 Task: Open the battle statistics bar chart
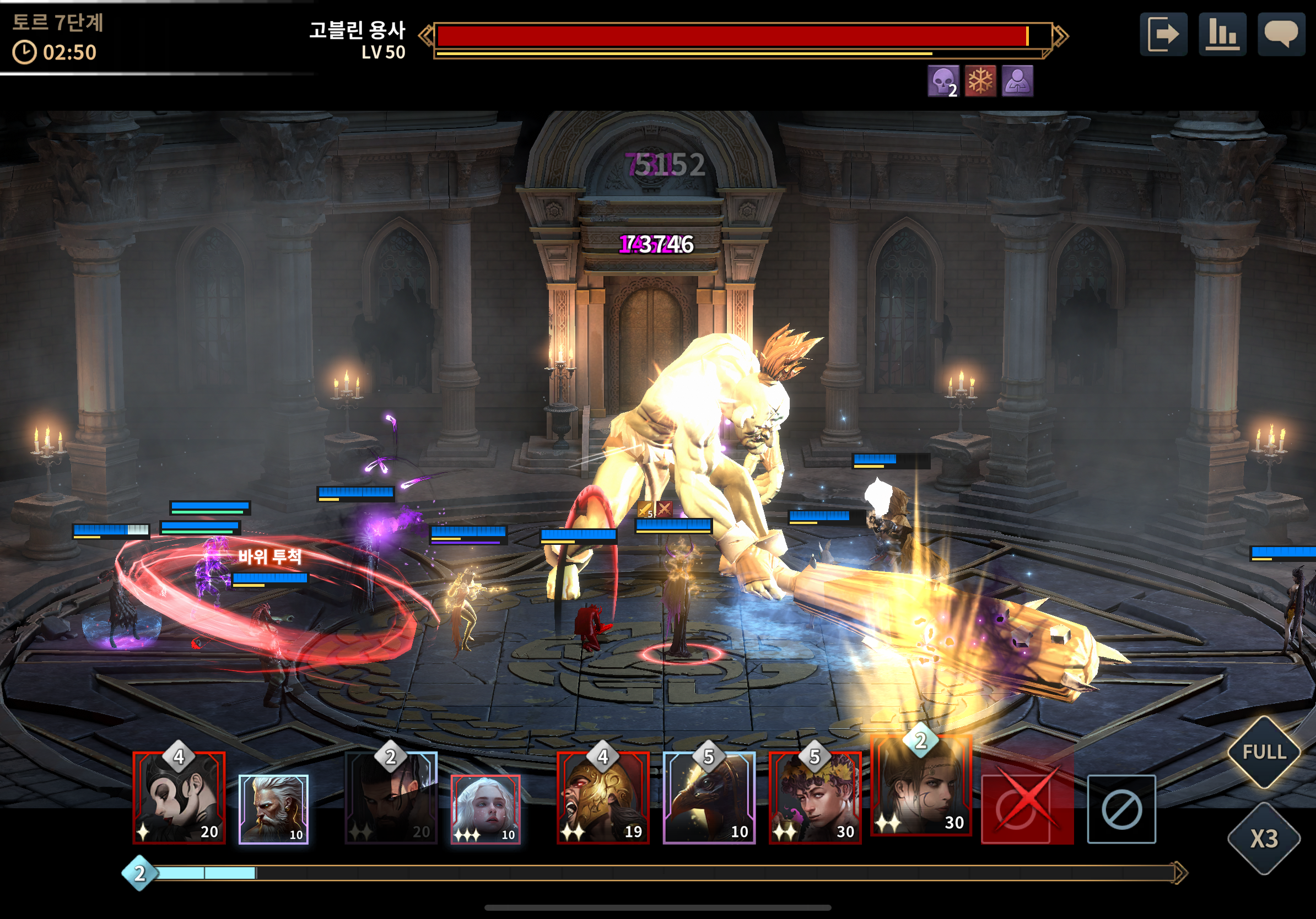pyautogui.click(x=1222, y=34)
